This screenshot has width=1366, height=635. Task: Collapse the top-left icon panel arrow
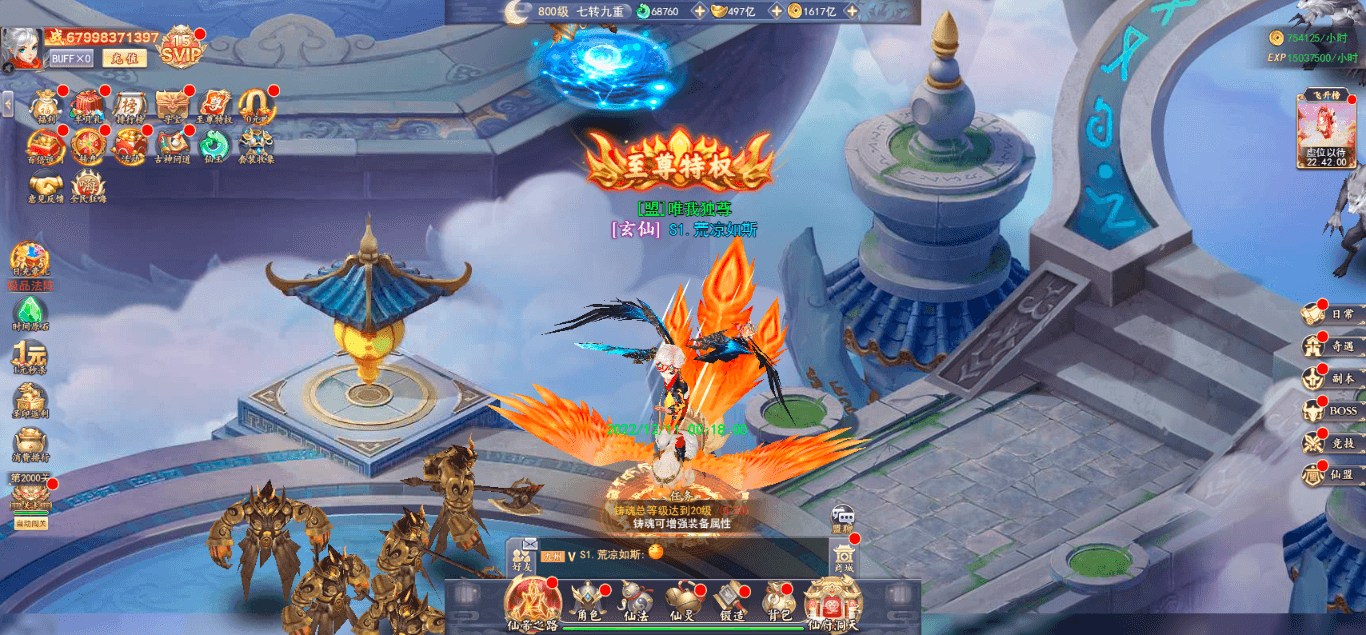pyautogui.click(x=7, y=103)
